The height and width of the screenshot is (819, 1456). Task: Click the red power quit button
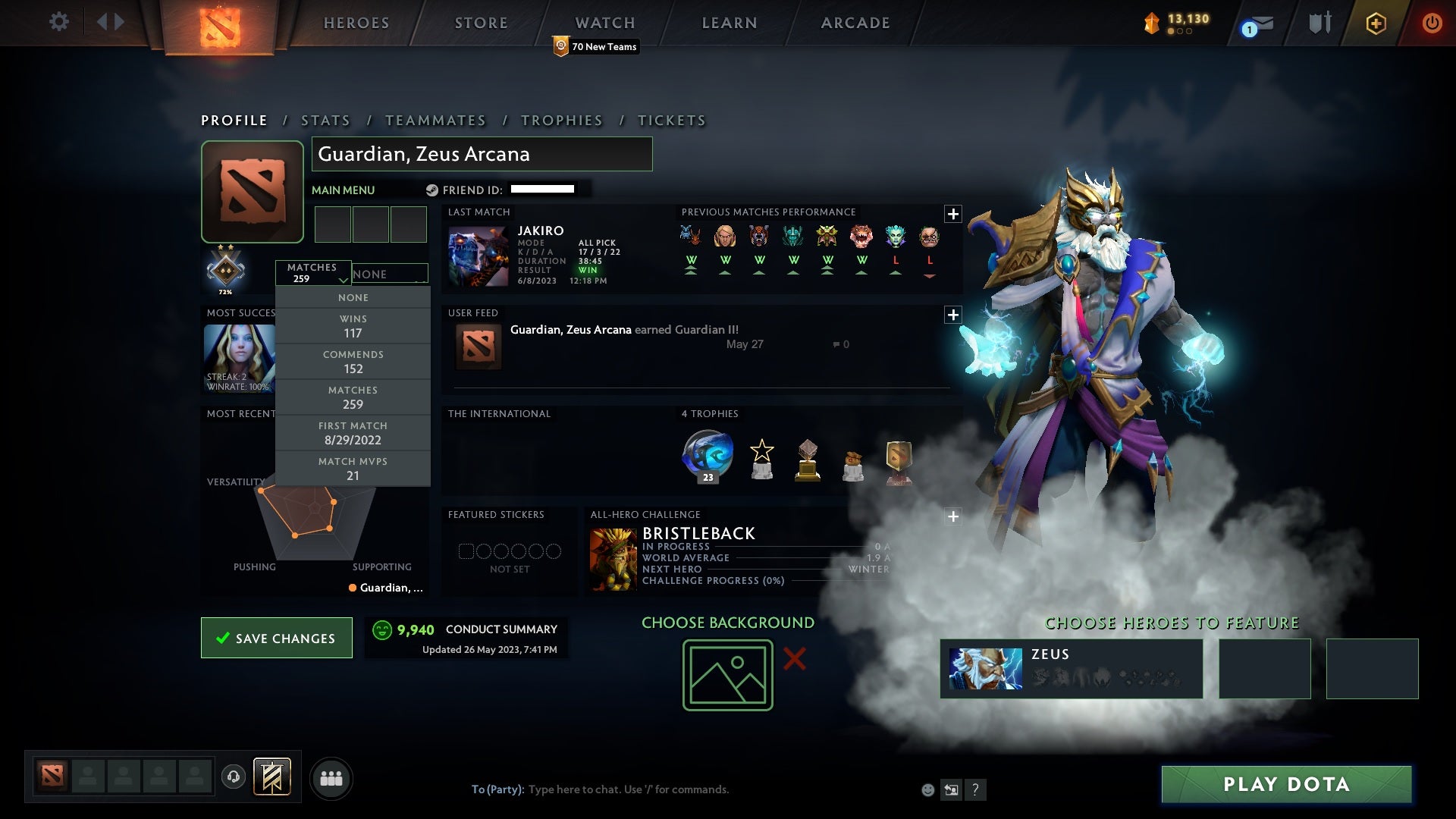click(x=1432, y=23)
